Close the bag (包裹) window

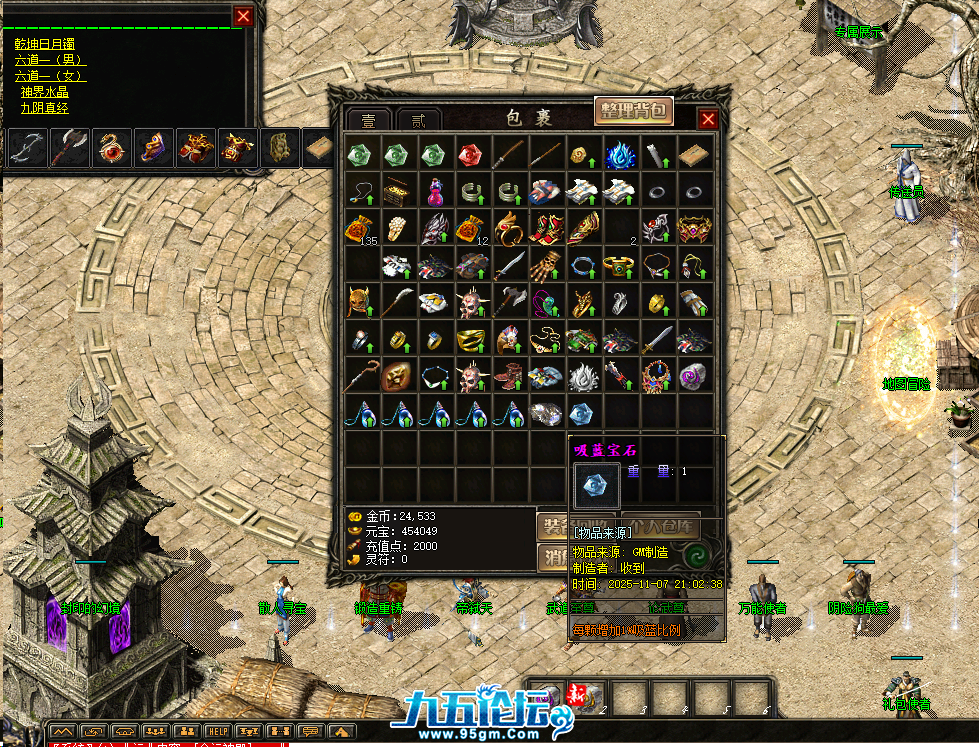[708, 119]
